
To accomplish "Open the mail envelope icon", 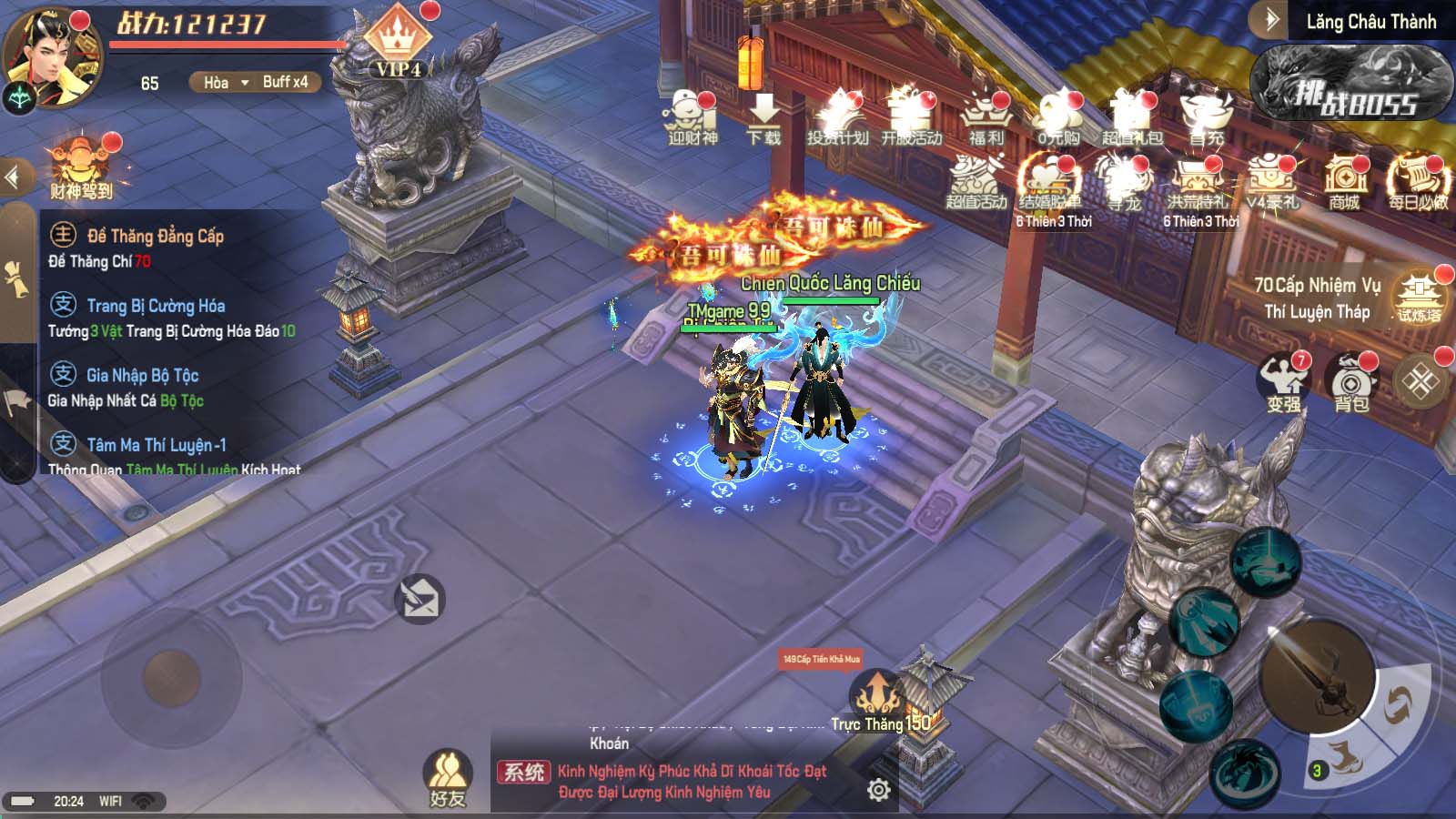I will 420,600.
